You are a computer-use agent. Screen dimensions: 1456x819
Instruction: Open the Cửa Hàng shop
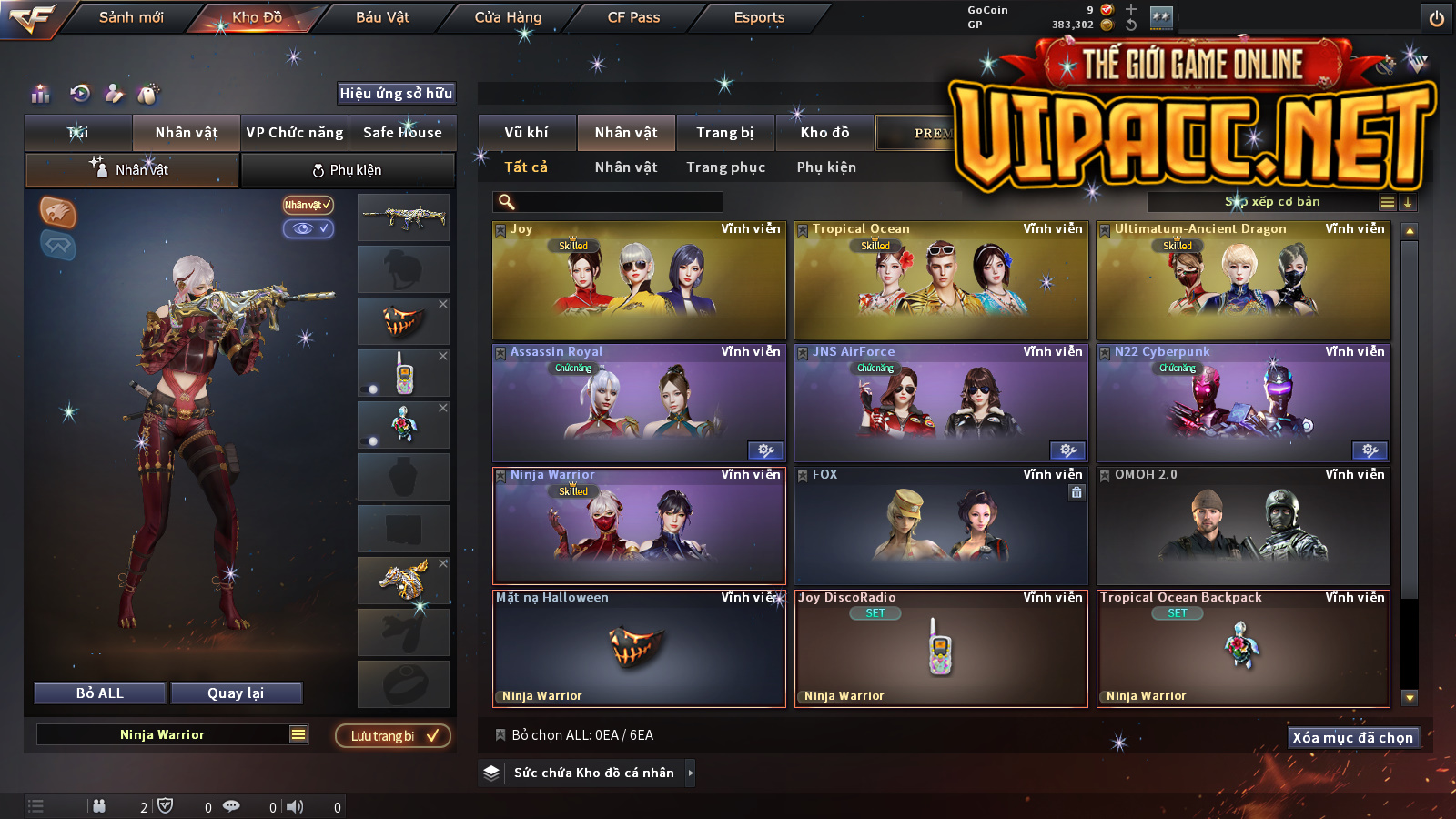coord(508,17)
